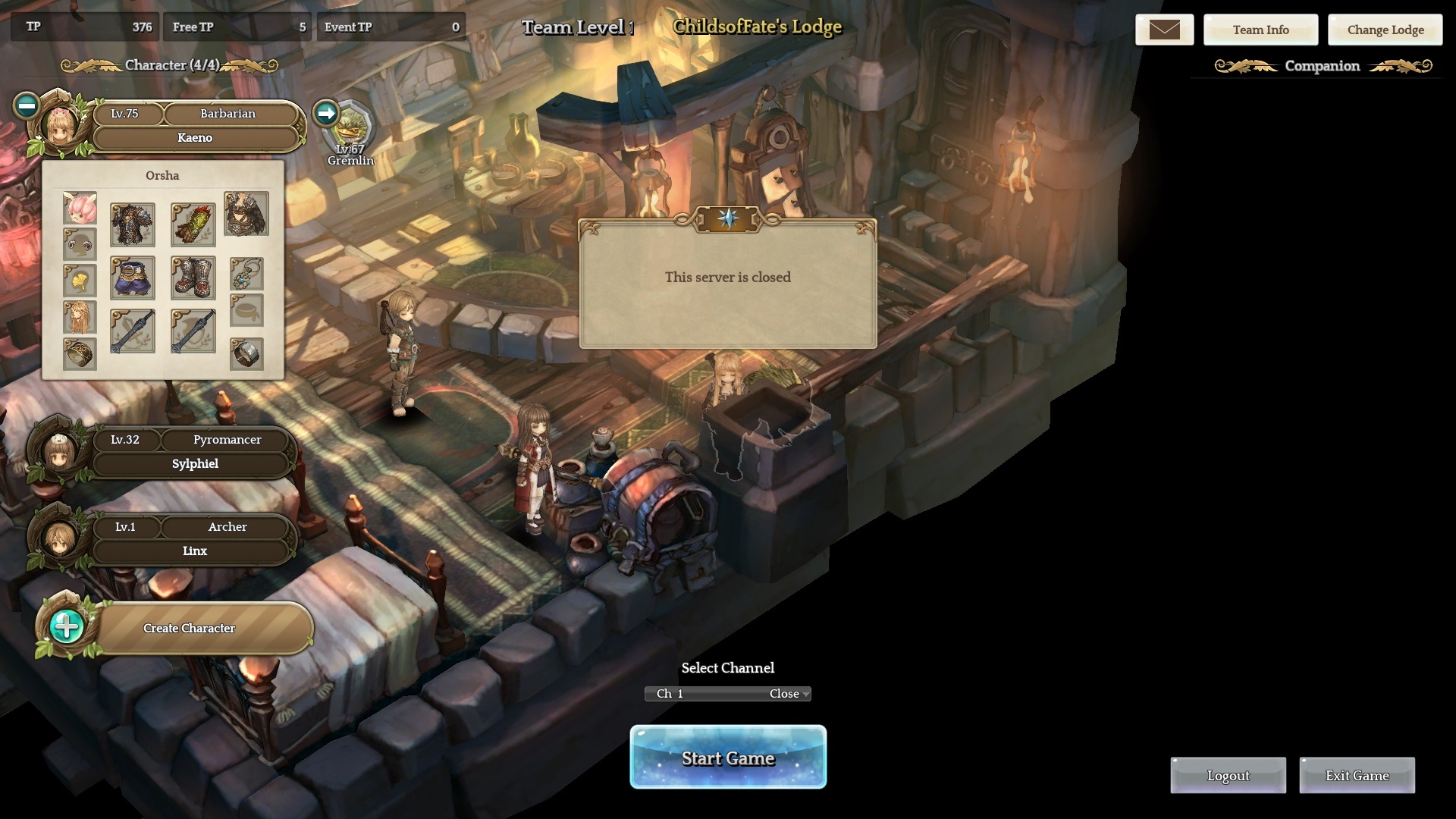Open the Select Channel dropdown
The width and height of the screenshot is (1456, 819).
[x=728, y=694]
